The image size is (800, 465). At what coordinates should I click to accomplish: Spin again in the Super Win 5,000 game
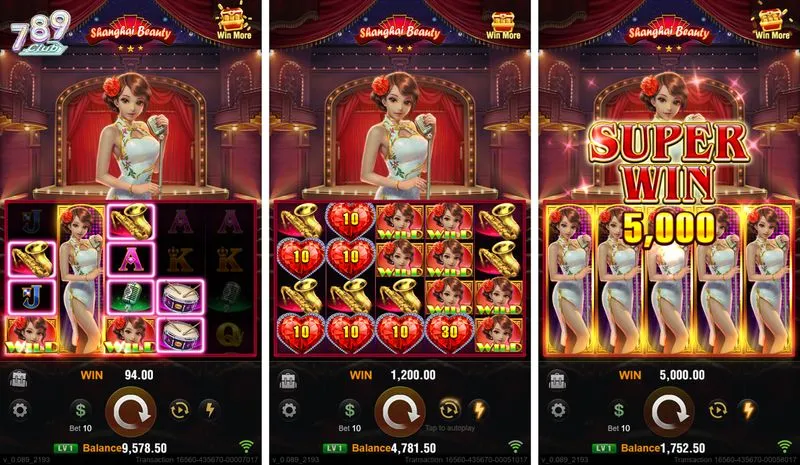coord(668,410)
